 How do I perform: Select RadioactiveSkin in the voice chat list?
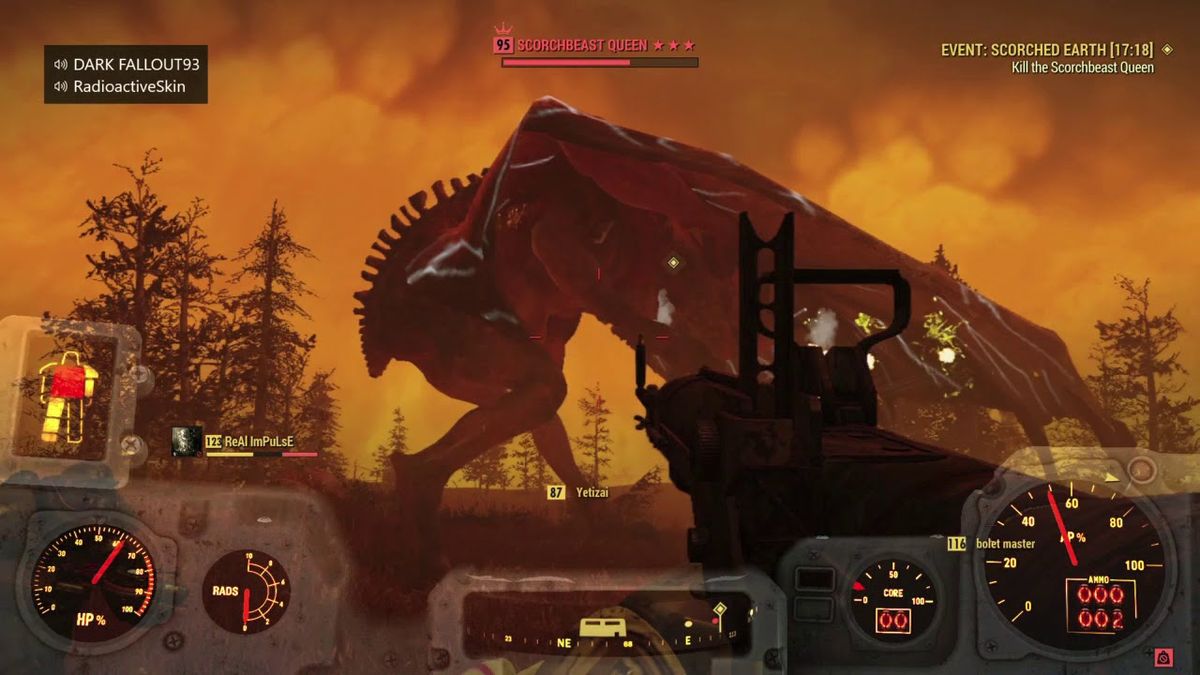pyautogui.click(x=129, y=87)
